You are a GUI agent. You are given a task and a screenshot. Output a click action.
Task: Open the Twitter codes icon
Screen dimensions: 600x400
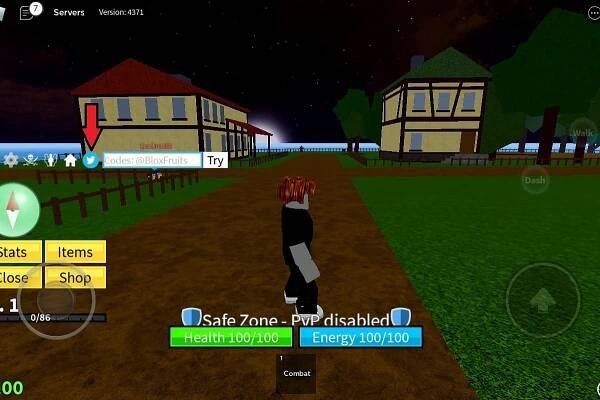tap(91, 160)
